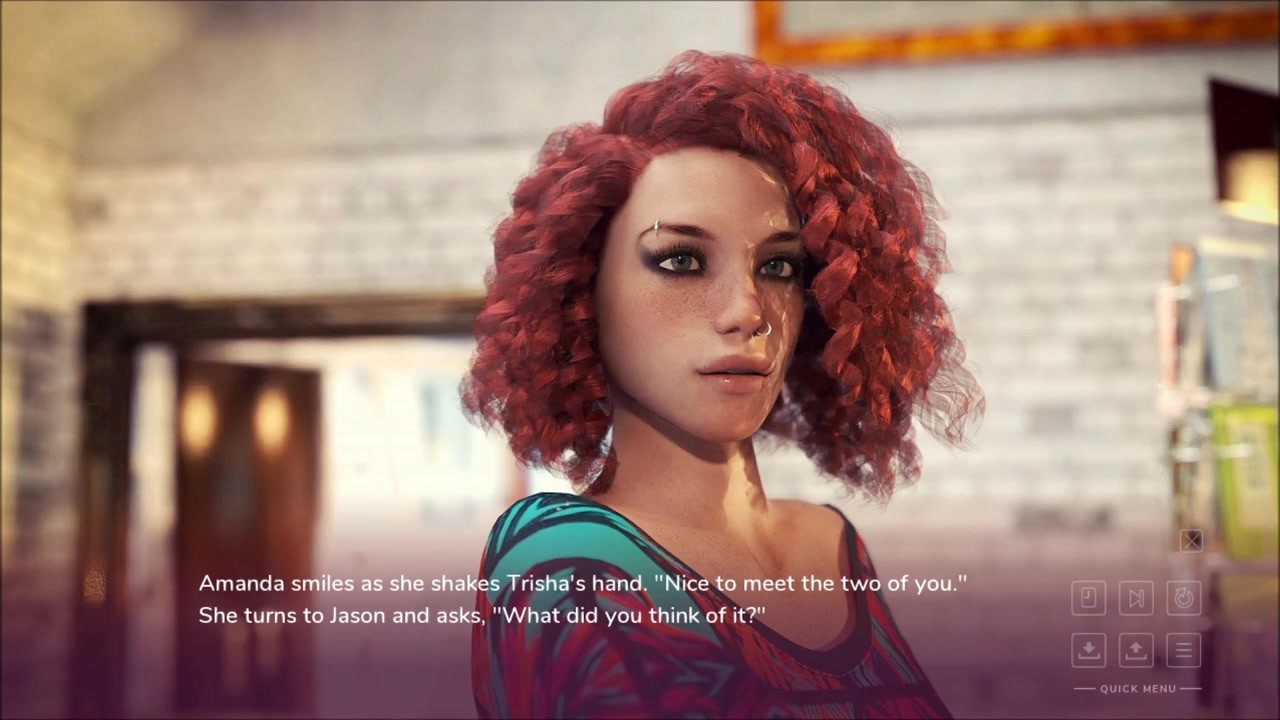Activate the skip-forward icon

tap(1136, 598)
